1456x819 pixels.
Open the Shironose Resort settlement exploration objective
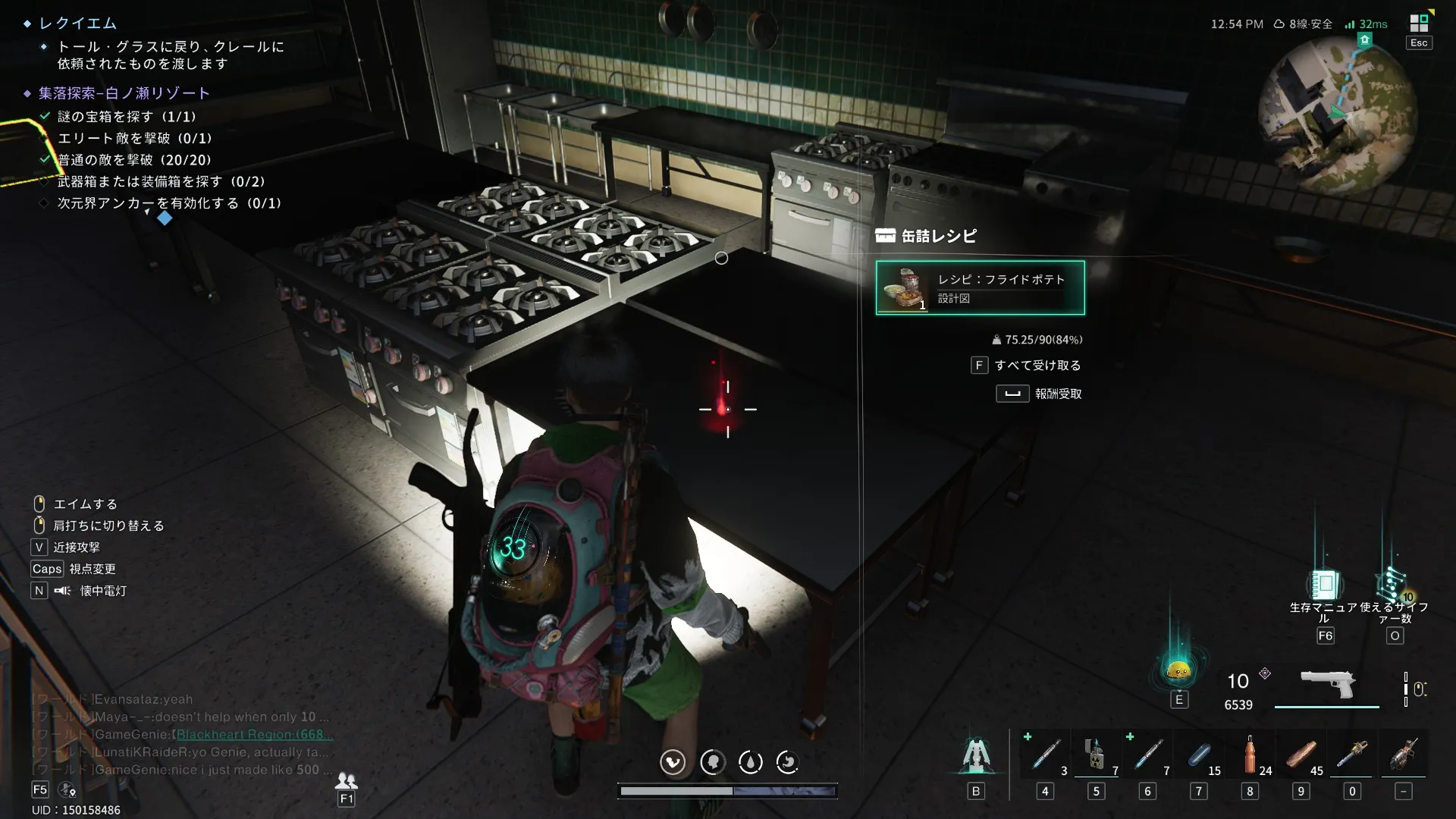click(x=124, y=93)
